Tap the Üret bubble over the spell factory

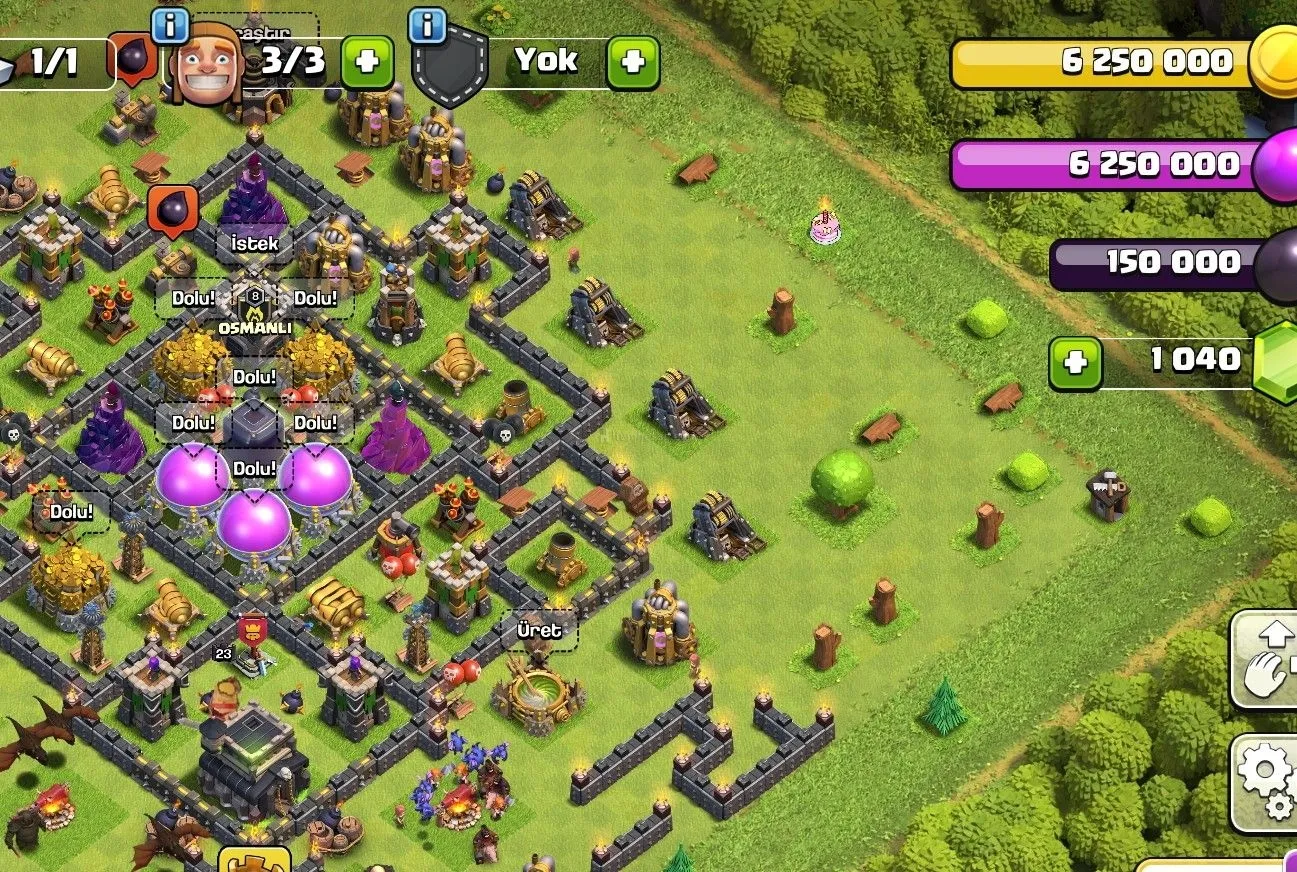pos(539,630)
